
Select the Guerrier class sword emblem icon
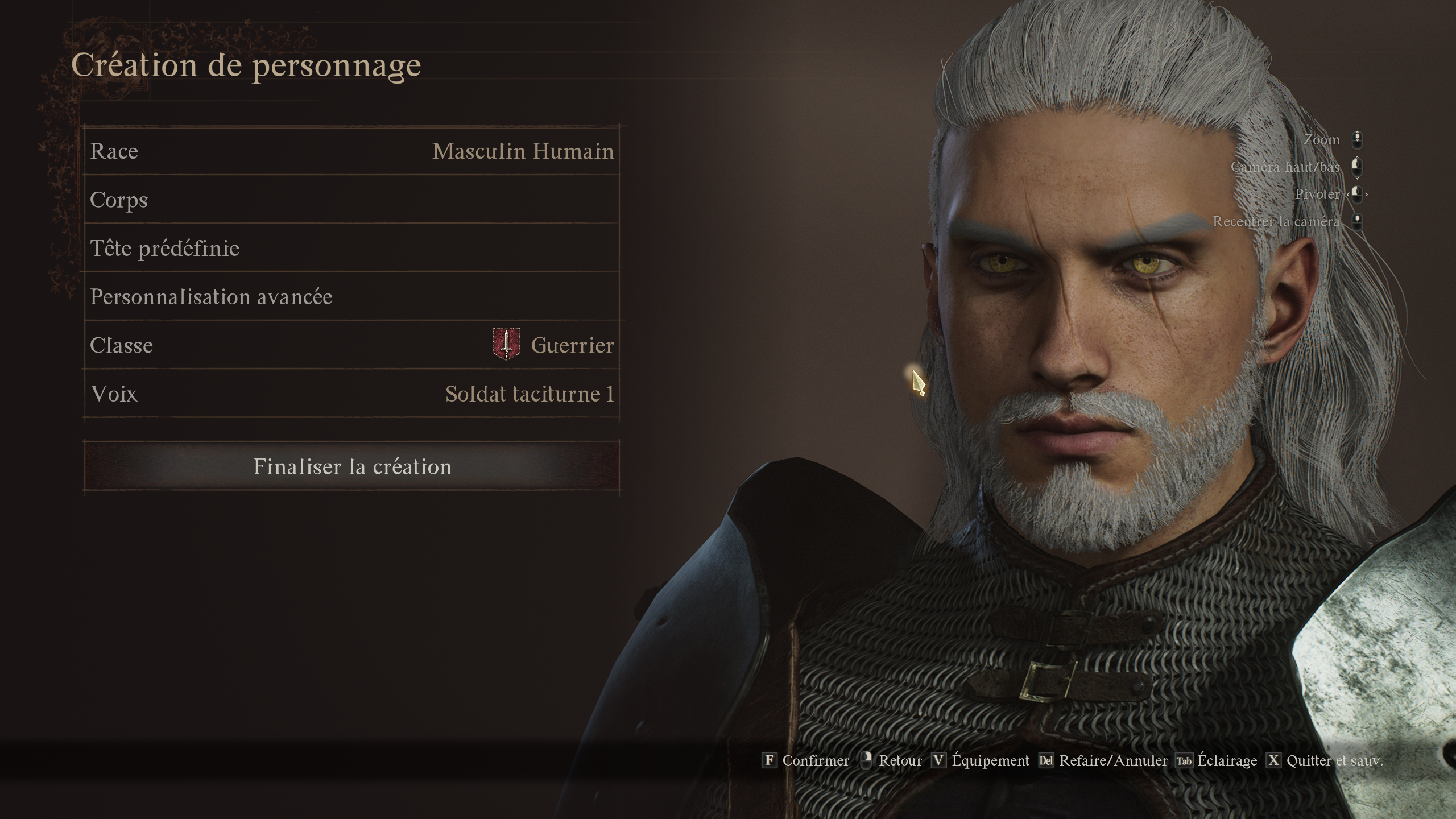tap(505, 344)
